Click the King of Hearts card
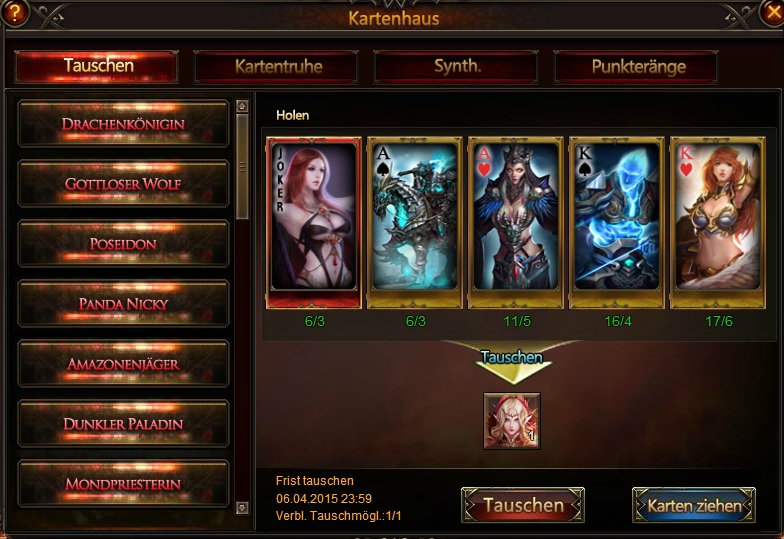The width and height of the screenshot is (784, 539). 717,221
